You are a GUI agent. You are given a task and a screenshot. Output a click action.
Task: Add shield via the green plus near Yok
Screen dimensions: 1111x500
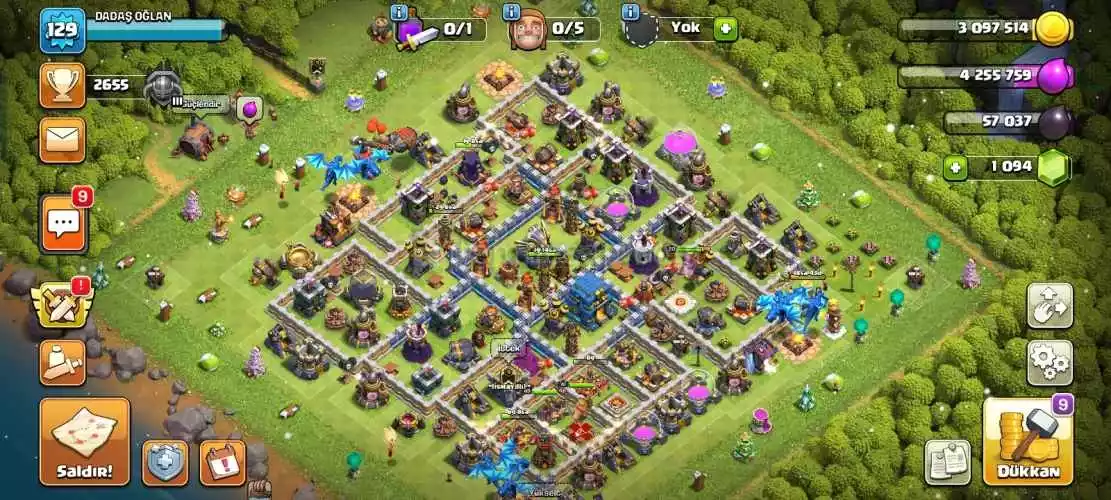(x=726, y=29)
